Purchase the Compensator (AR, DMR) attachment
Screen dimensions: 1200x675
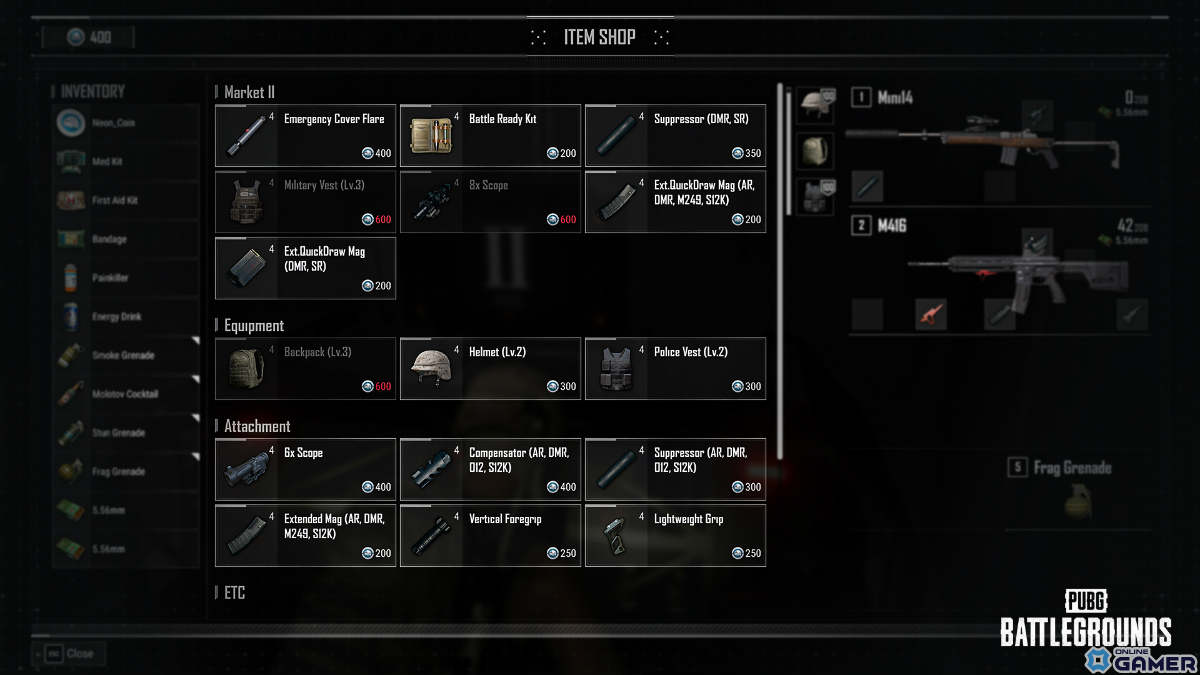click(x=490, y=469)
